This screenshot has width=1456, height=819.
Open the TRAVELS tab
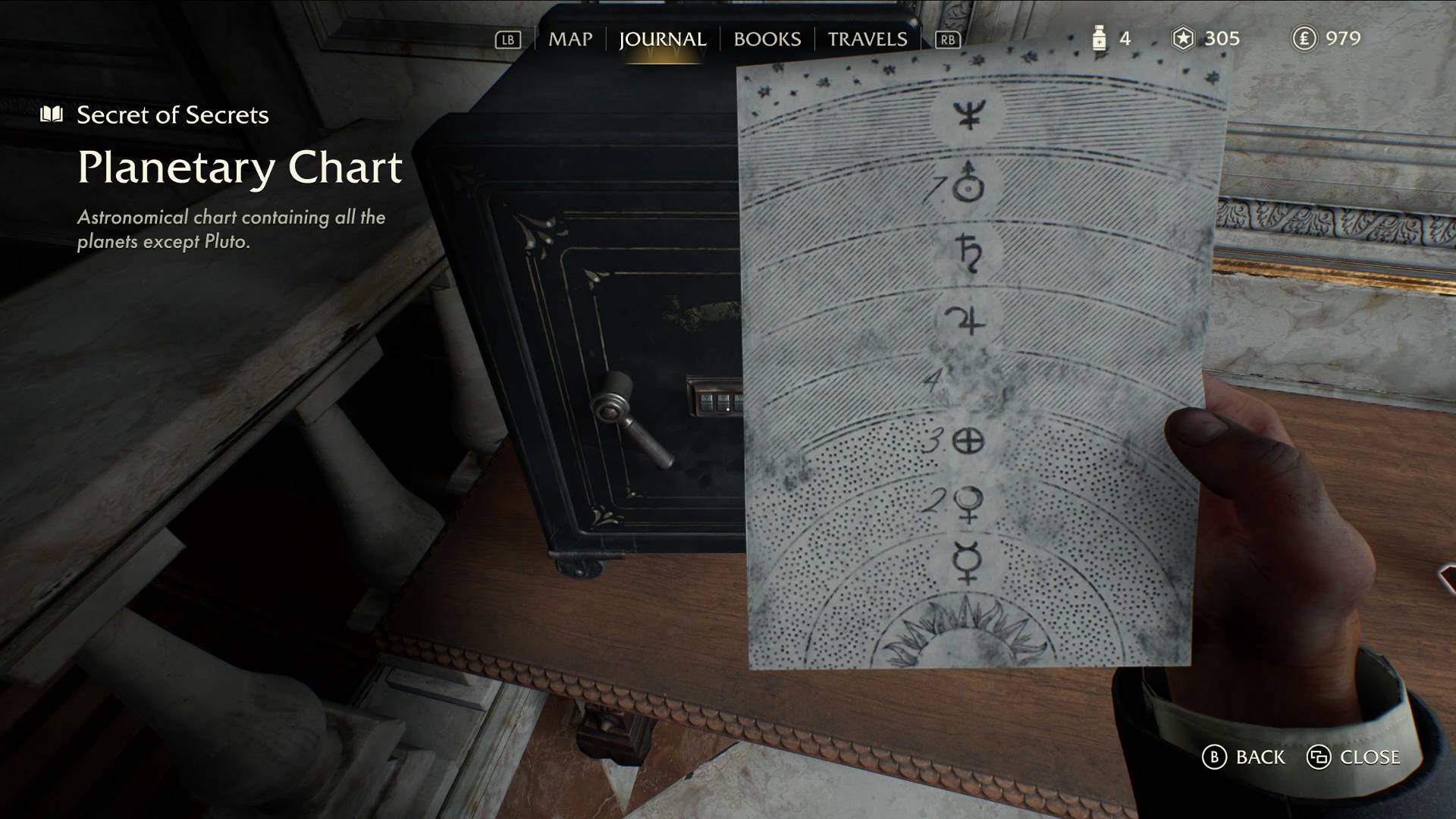(867, 39)
